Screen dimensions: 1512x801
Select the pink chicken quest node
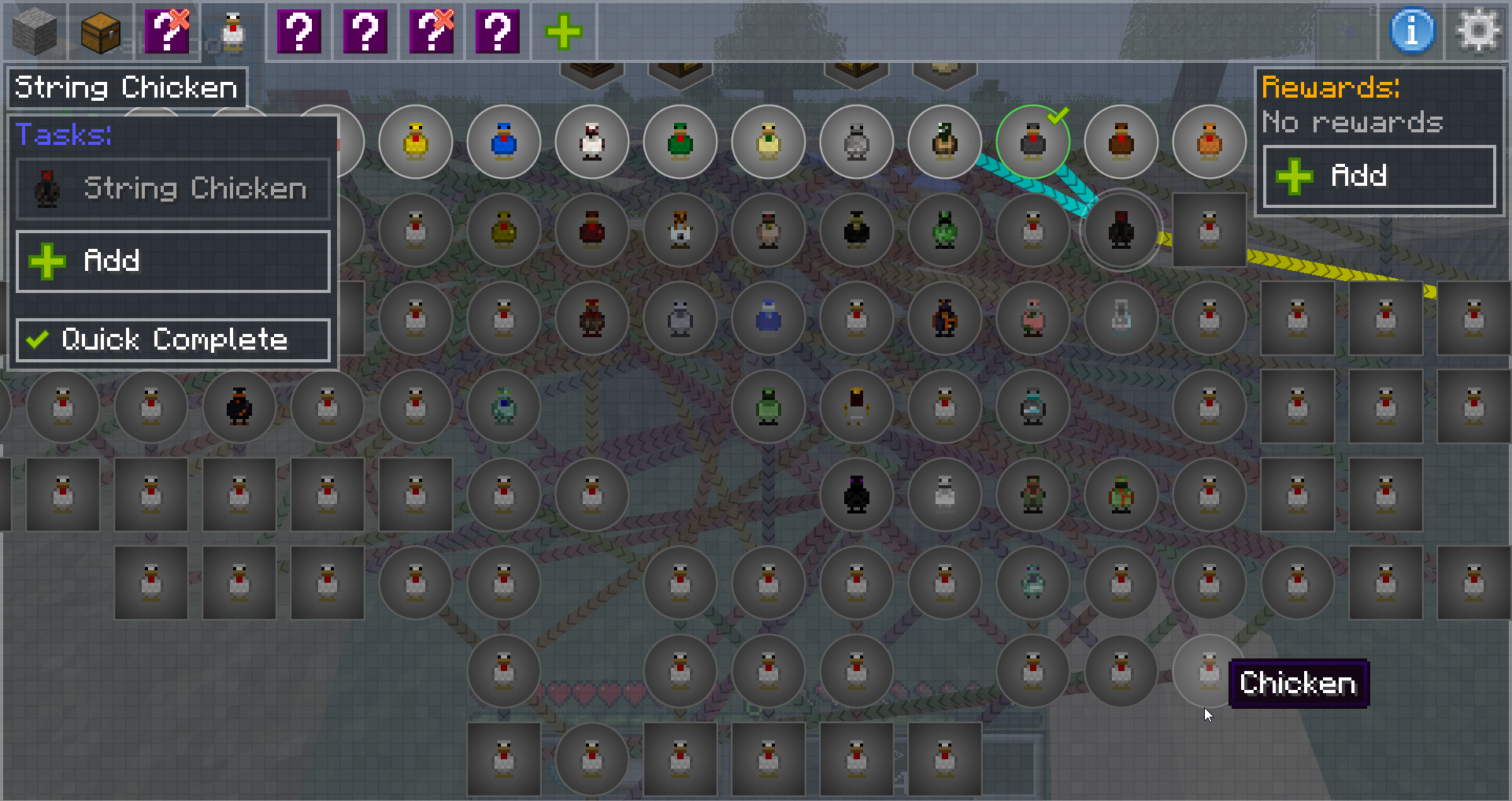click(1033, 318)
